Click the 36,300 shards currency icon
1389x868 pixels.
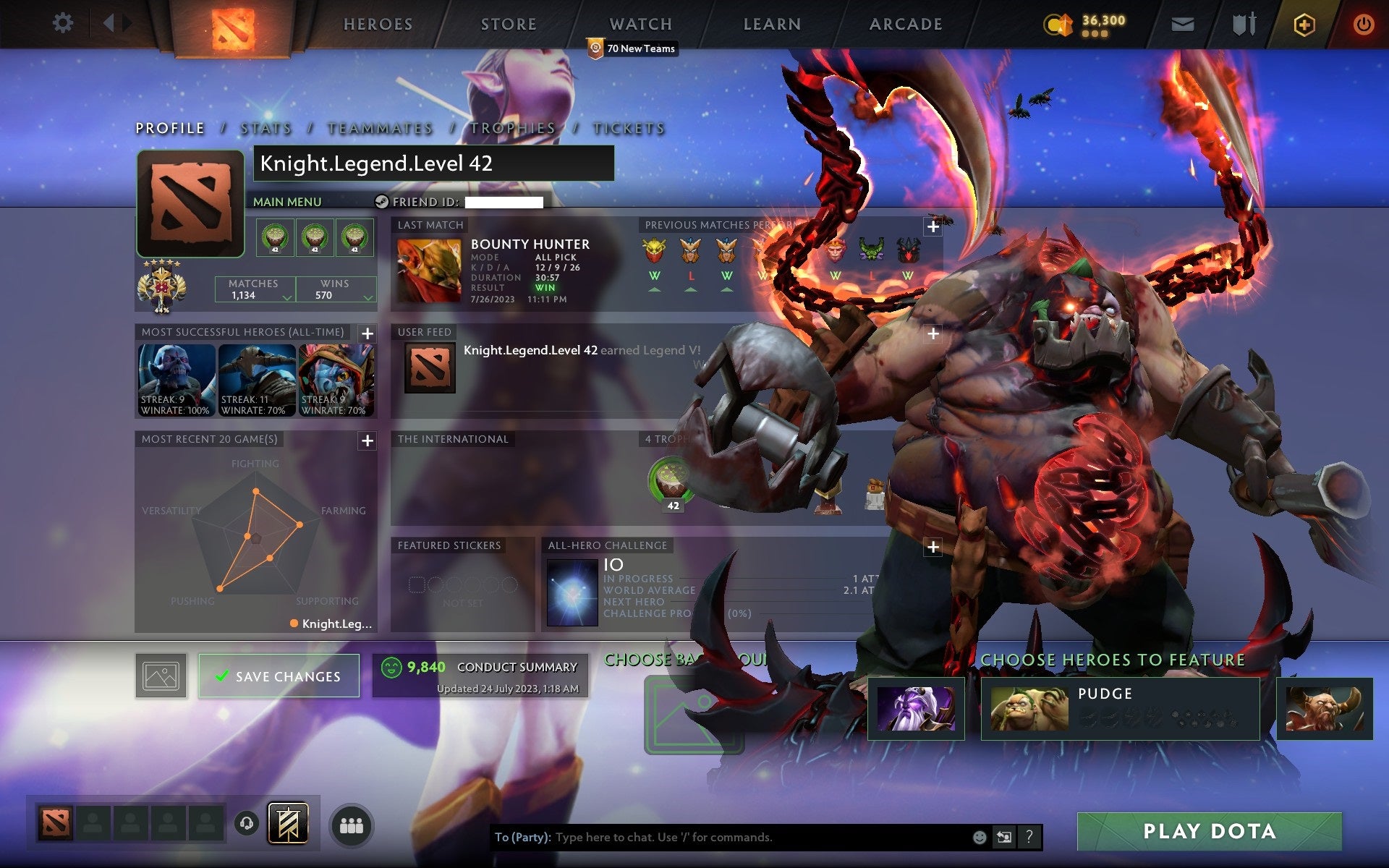[1058, 23]
